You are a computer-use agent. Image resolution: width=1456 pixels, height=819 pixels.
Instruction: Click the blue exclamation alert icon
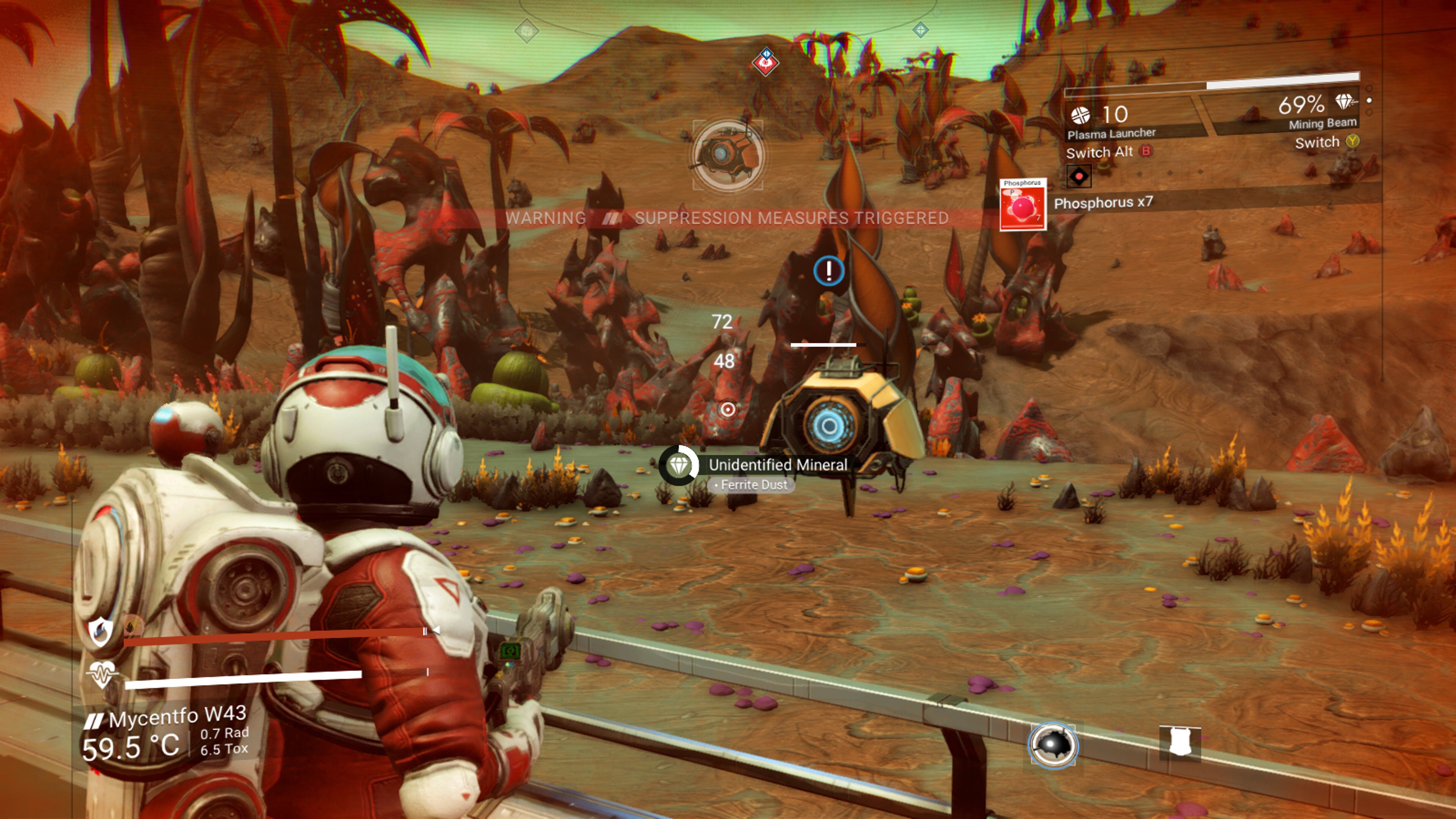[828, 271]
